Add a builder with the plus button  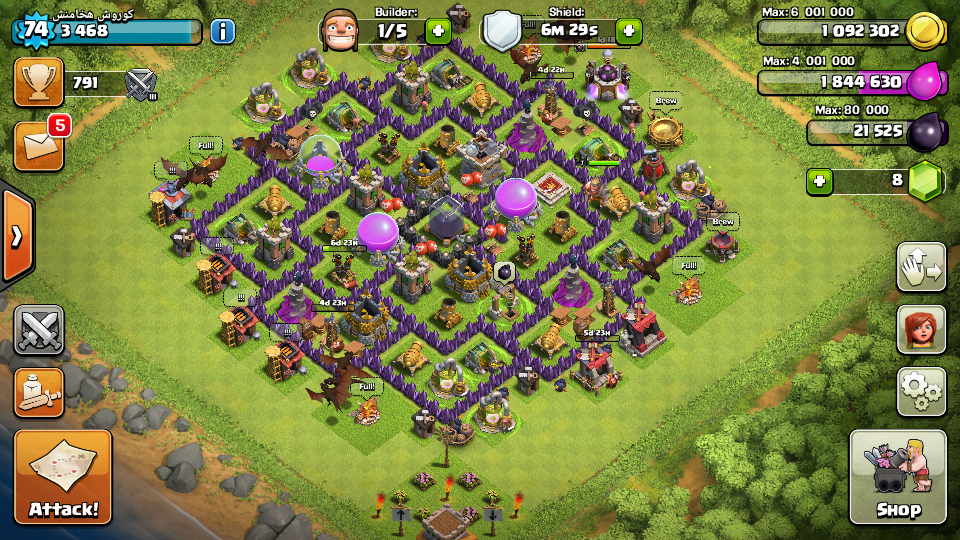point(438,30)
